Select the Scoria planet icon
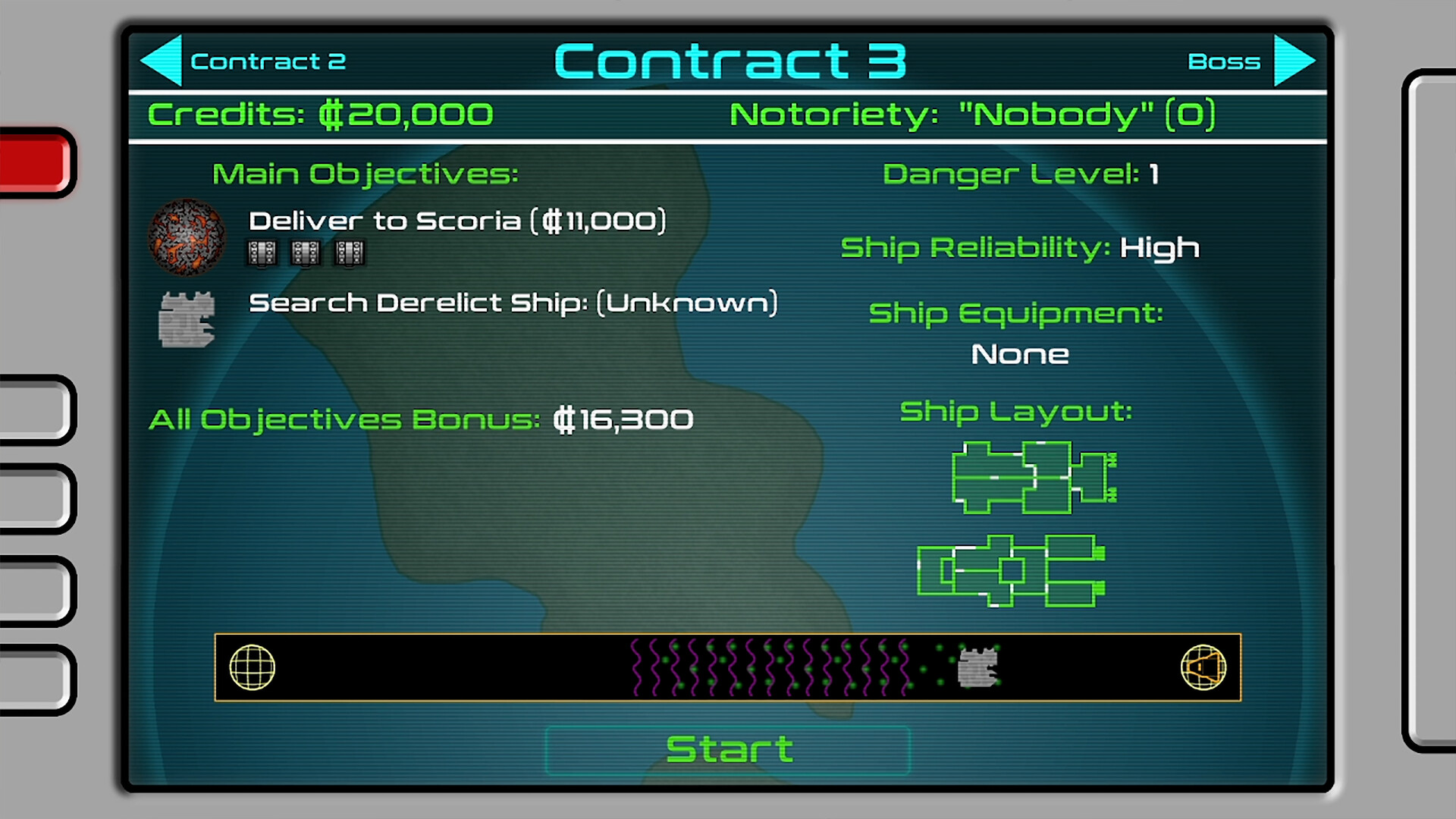The image size is (1456, 819). (187, 237)
